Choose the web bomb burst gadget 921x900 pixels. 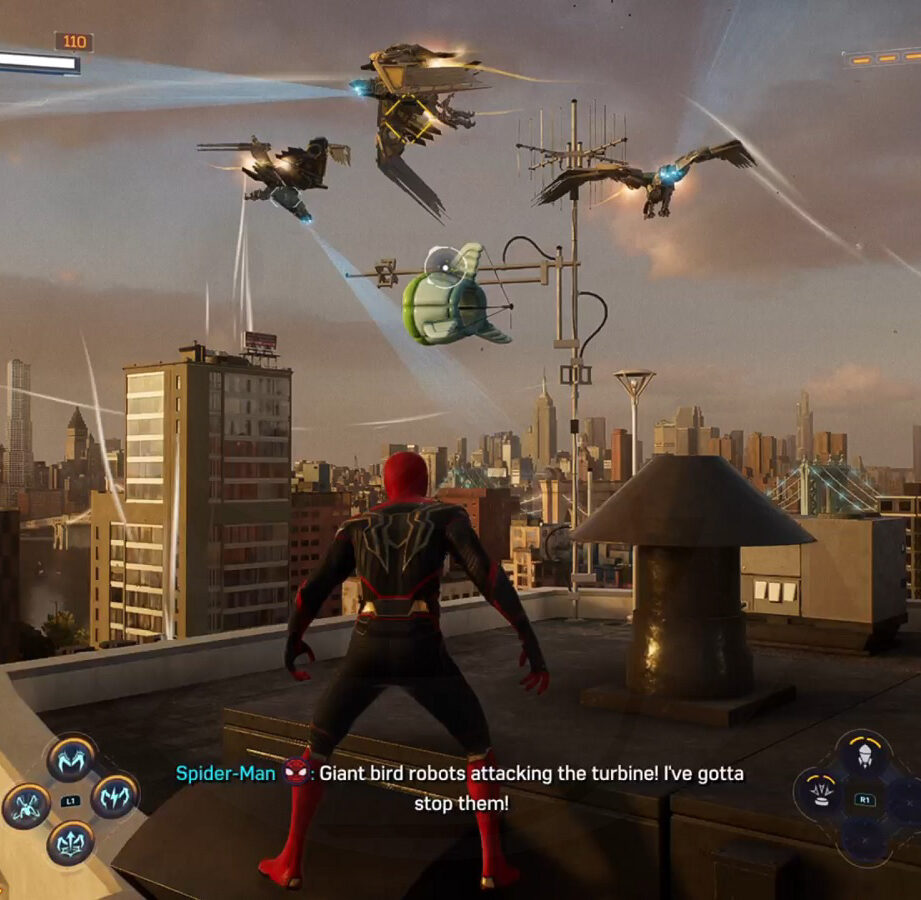pyautogui.click(x=821, y=792)
